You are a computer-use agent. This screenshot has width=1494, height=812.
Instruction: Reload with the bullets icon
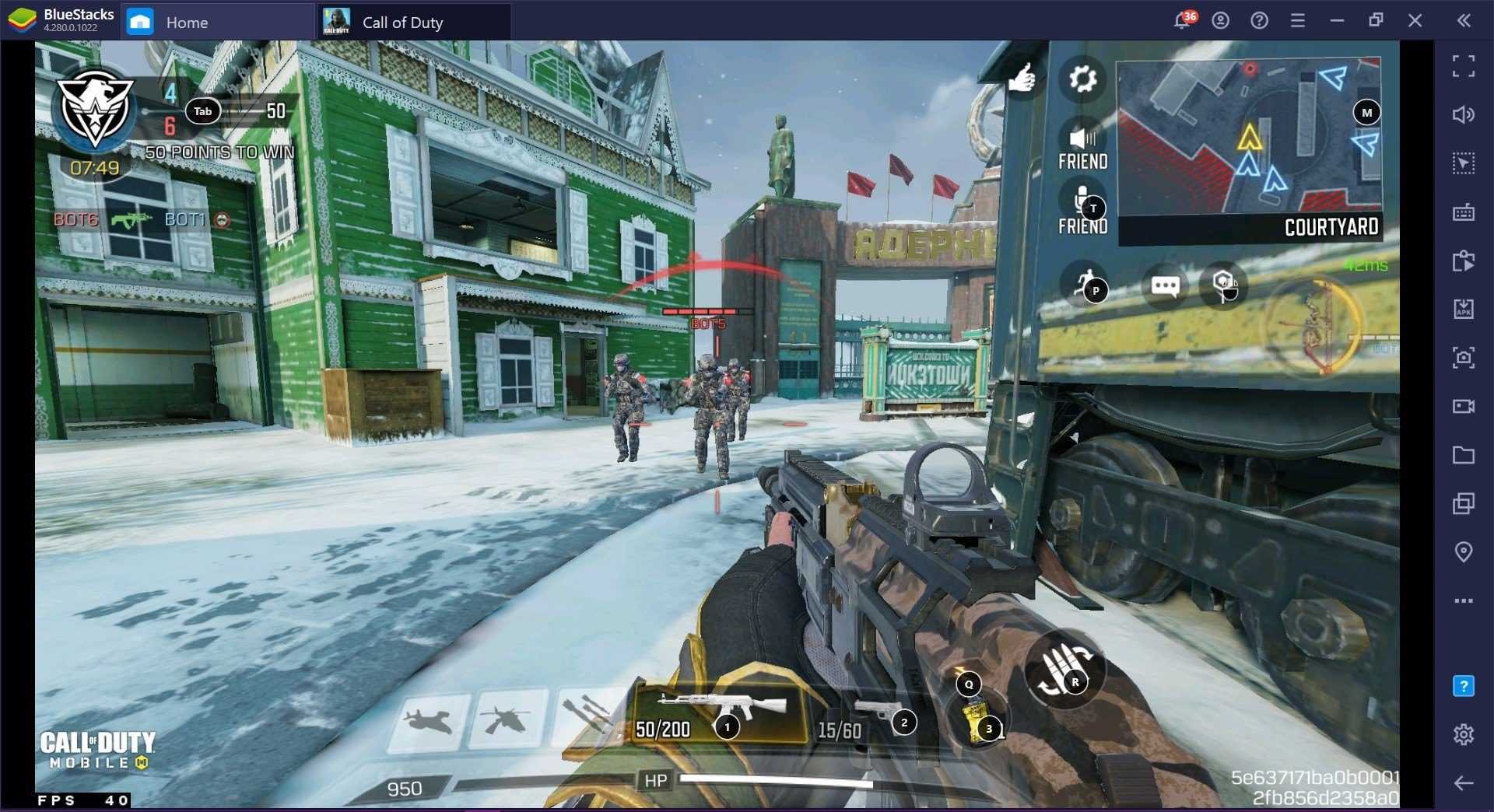1063,670
